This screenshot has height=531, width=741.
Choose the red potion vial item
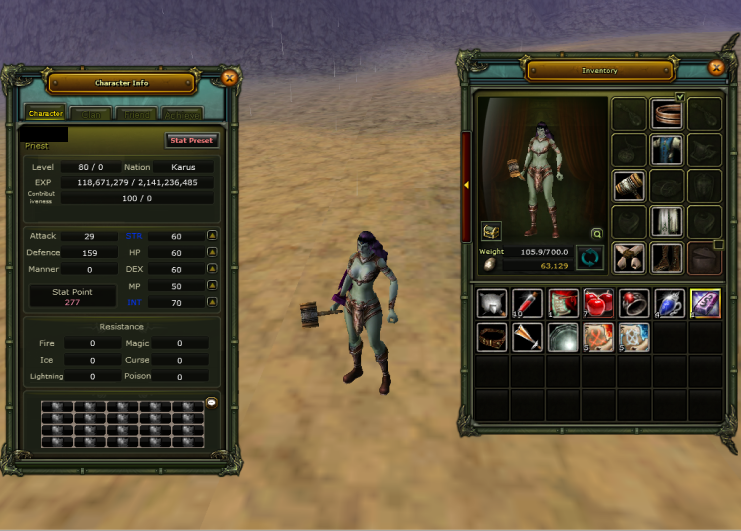point(527,303)
